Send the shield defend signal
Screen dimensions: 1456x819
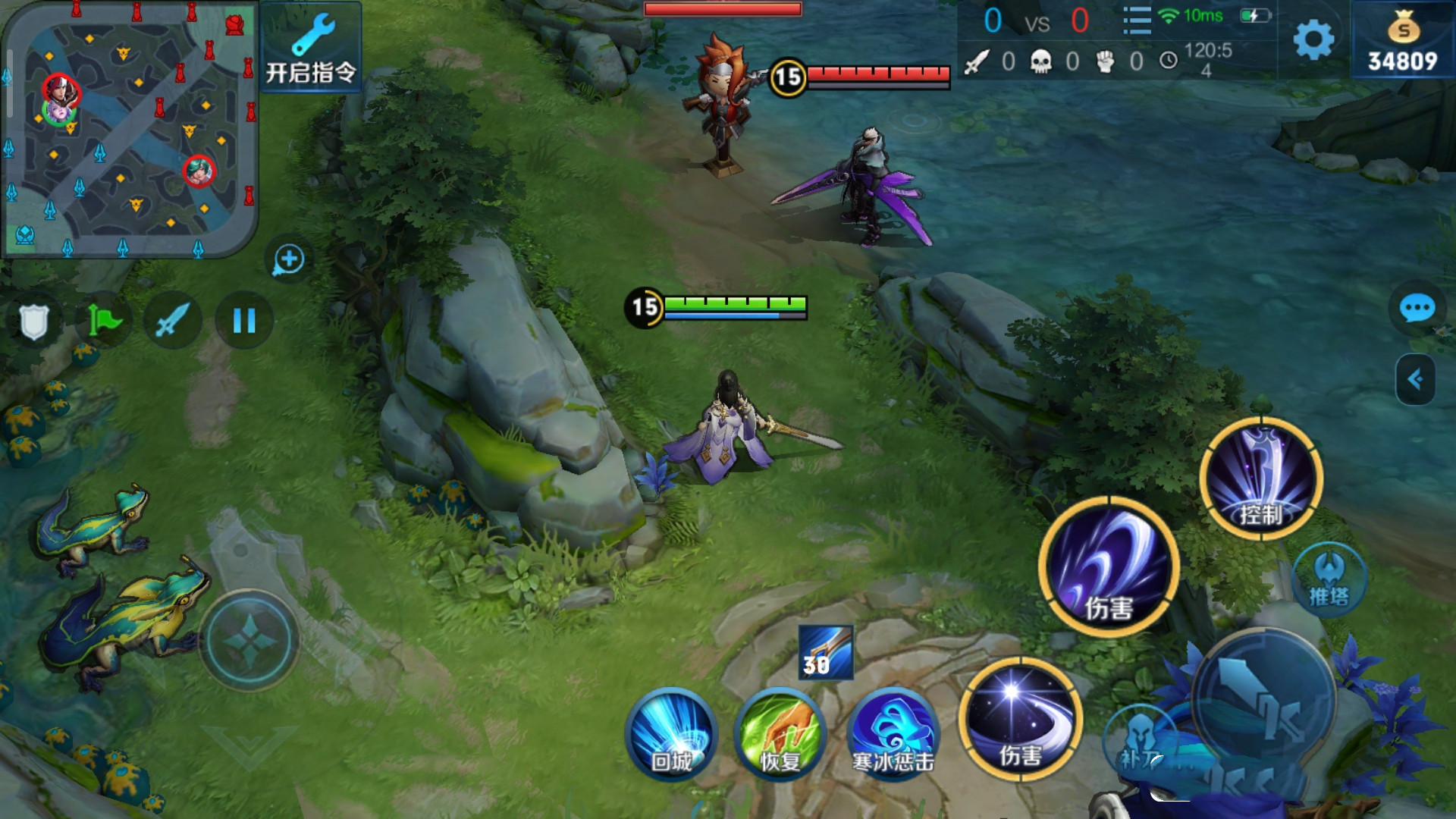click(34, 321)
